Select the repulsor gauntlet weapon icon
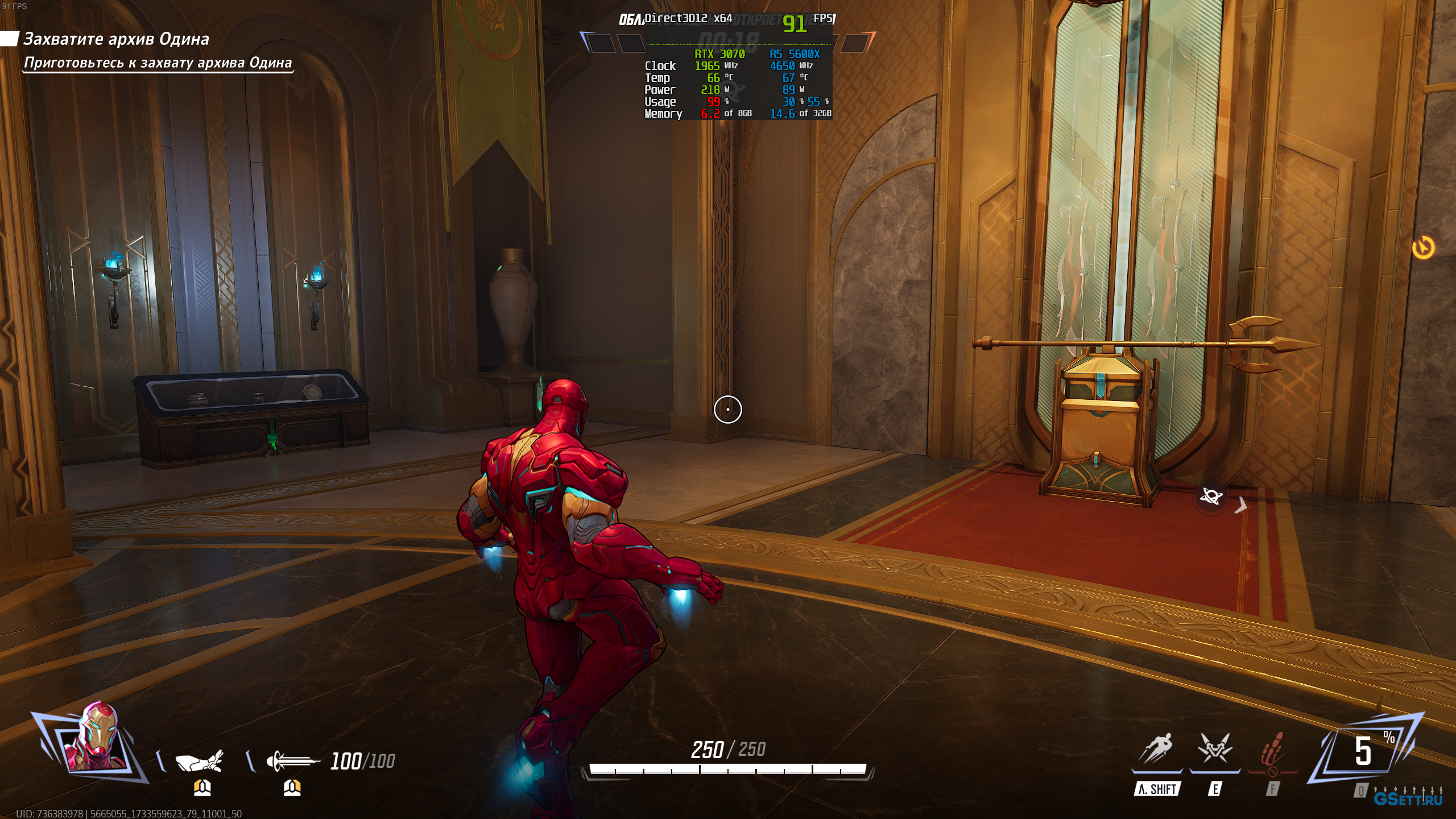The width and height of the screenshot is (1456, 819). click(x=198, y=760)
